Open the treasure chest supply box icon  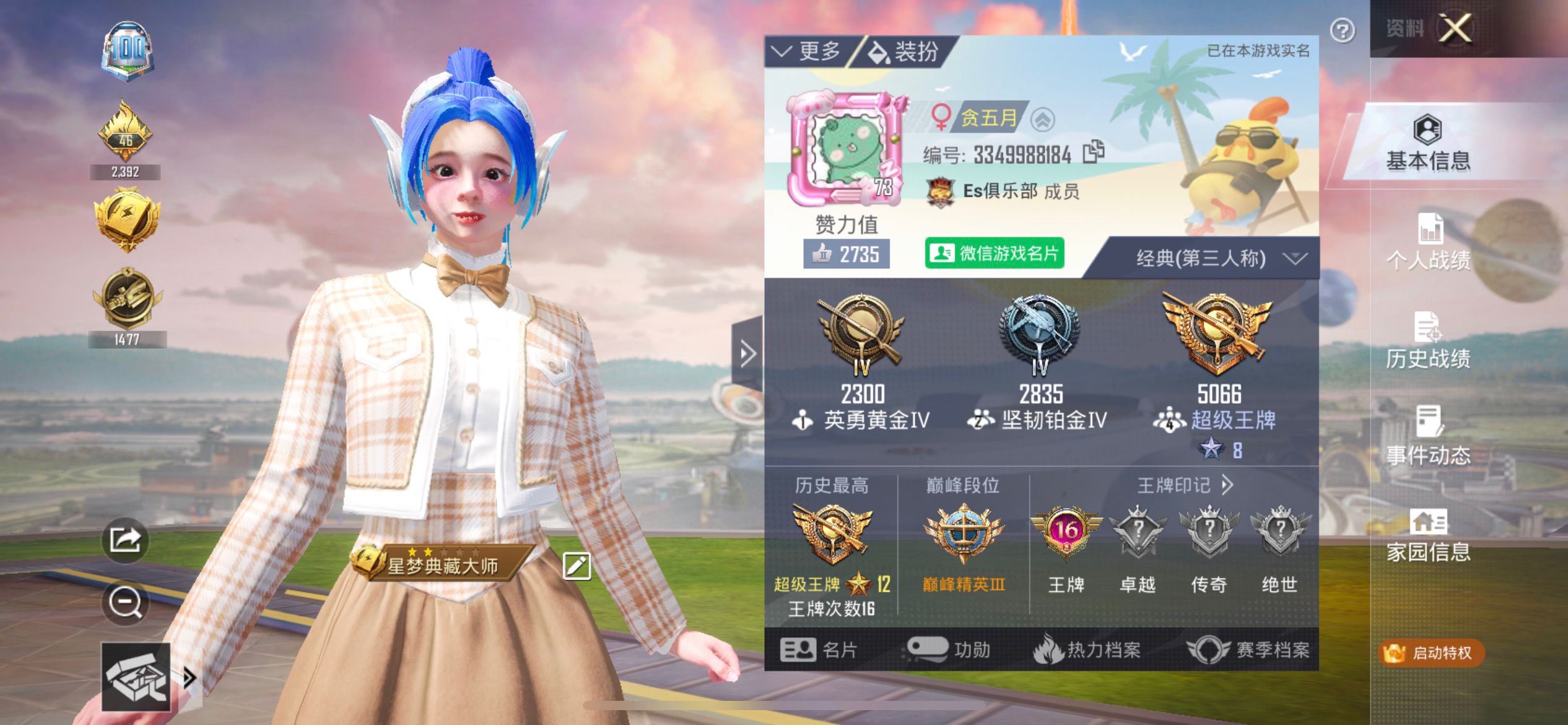coord(135,679)
